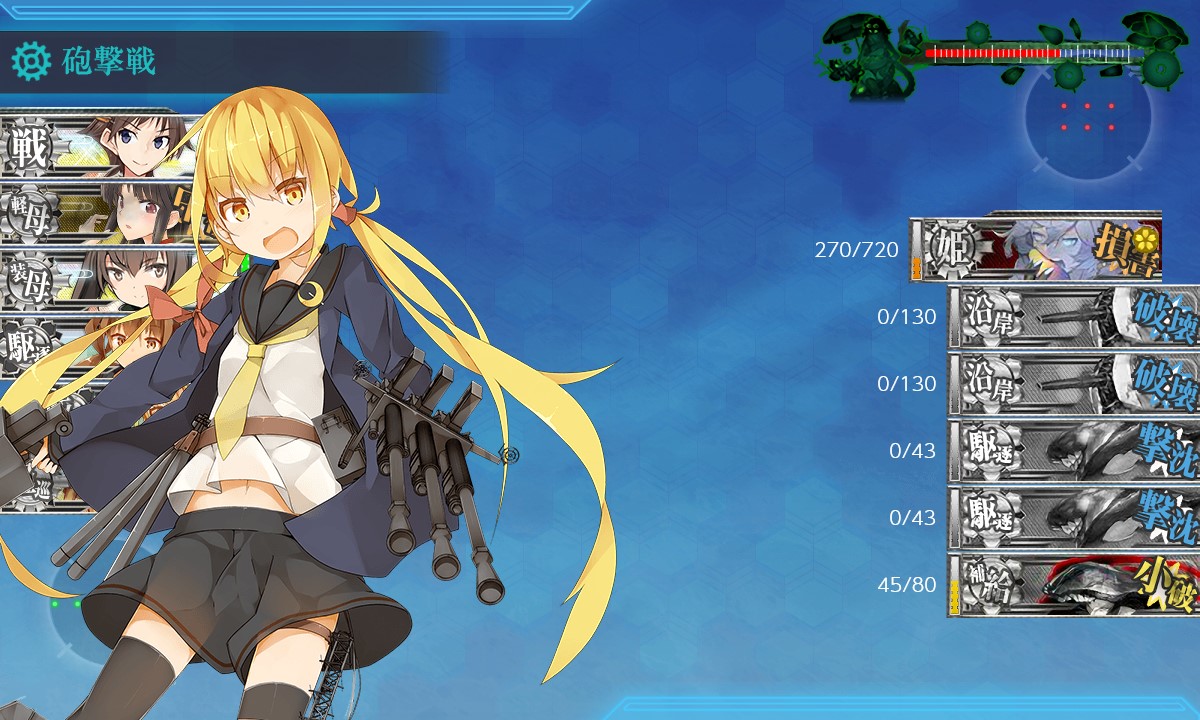The image size is (1200, 720).
Task: Open the enemy formation radar with red dots
Action: pos(1087,116)
